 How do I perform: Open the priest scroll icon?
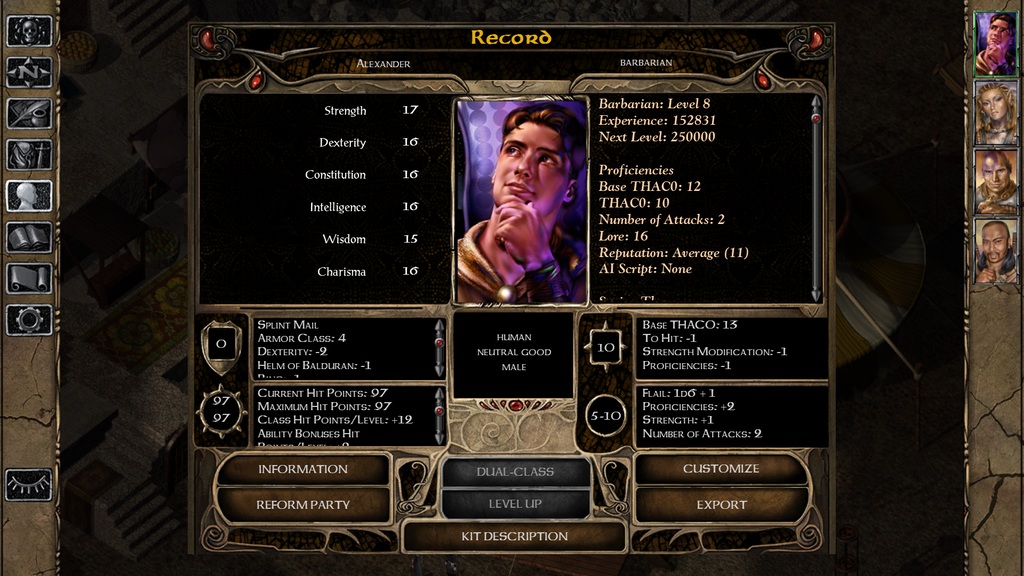(29, 278)
